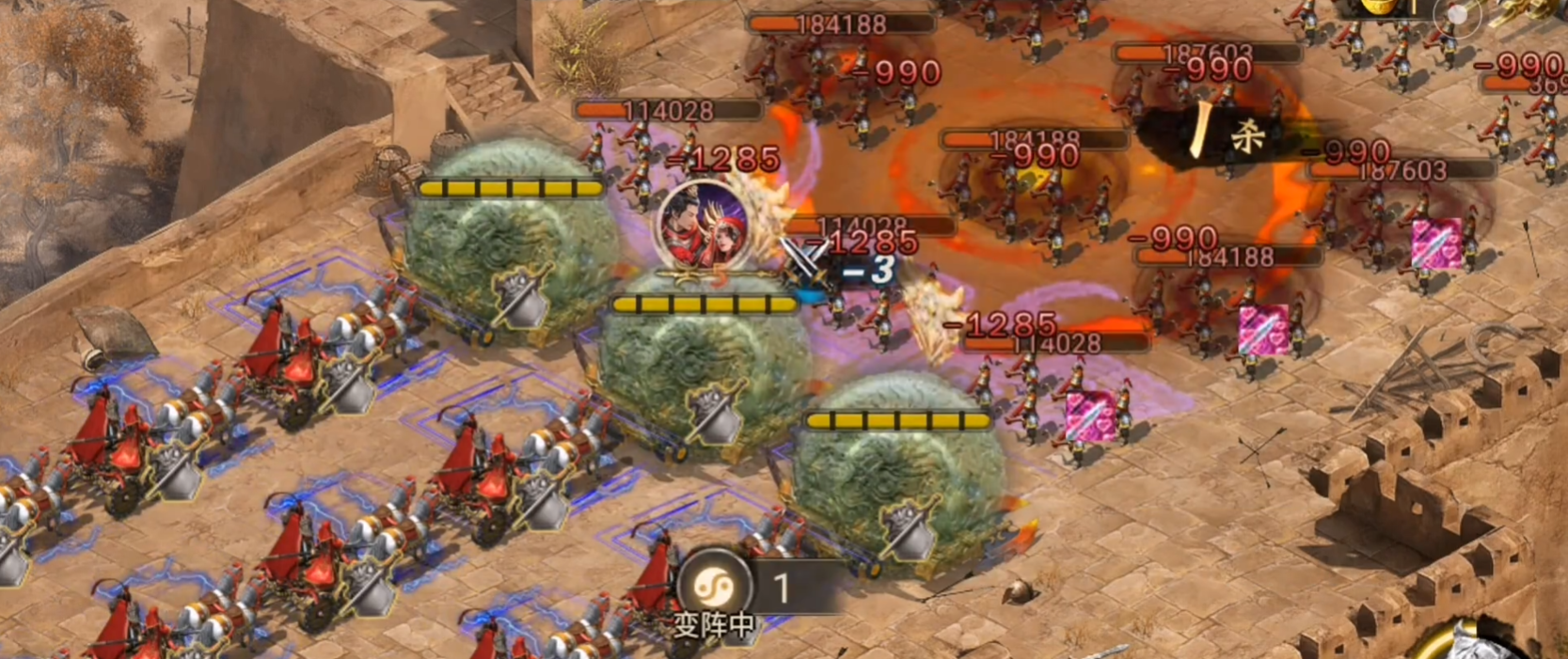
Task: Tap the yin-yang formation change icon
Action: click(x=712, y=587)
